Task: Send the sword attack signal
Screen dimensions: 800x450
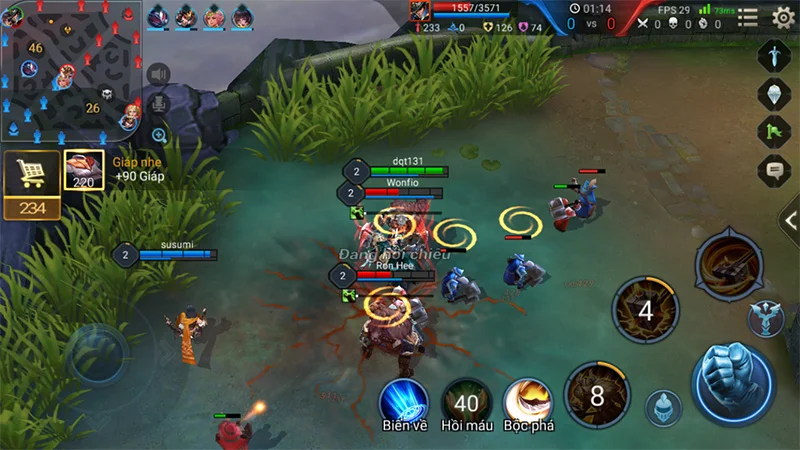Action: point(775,54)
